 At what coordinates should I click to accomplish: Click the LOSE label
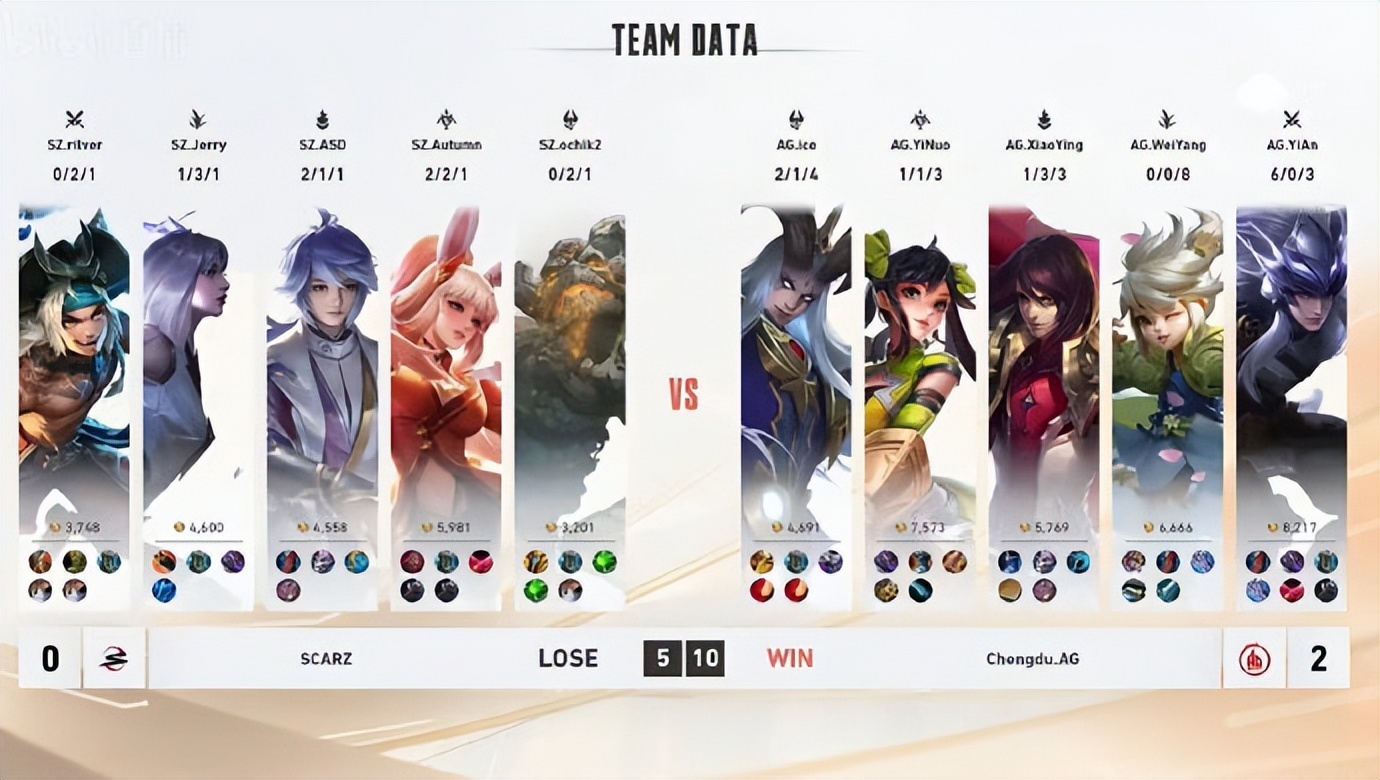[566, 658]
